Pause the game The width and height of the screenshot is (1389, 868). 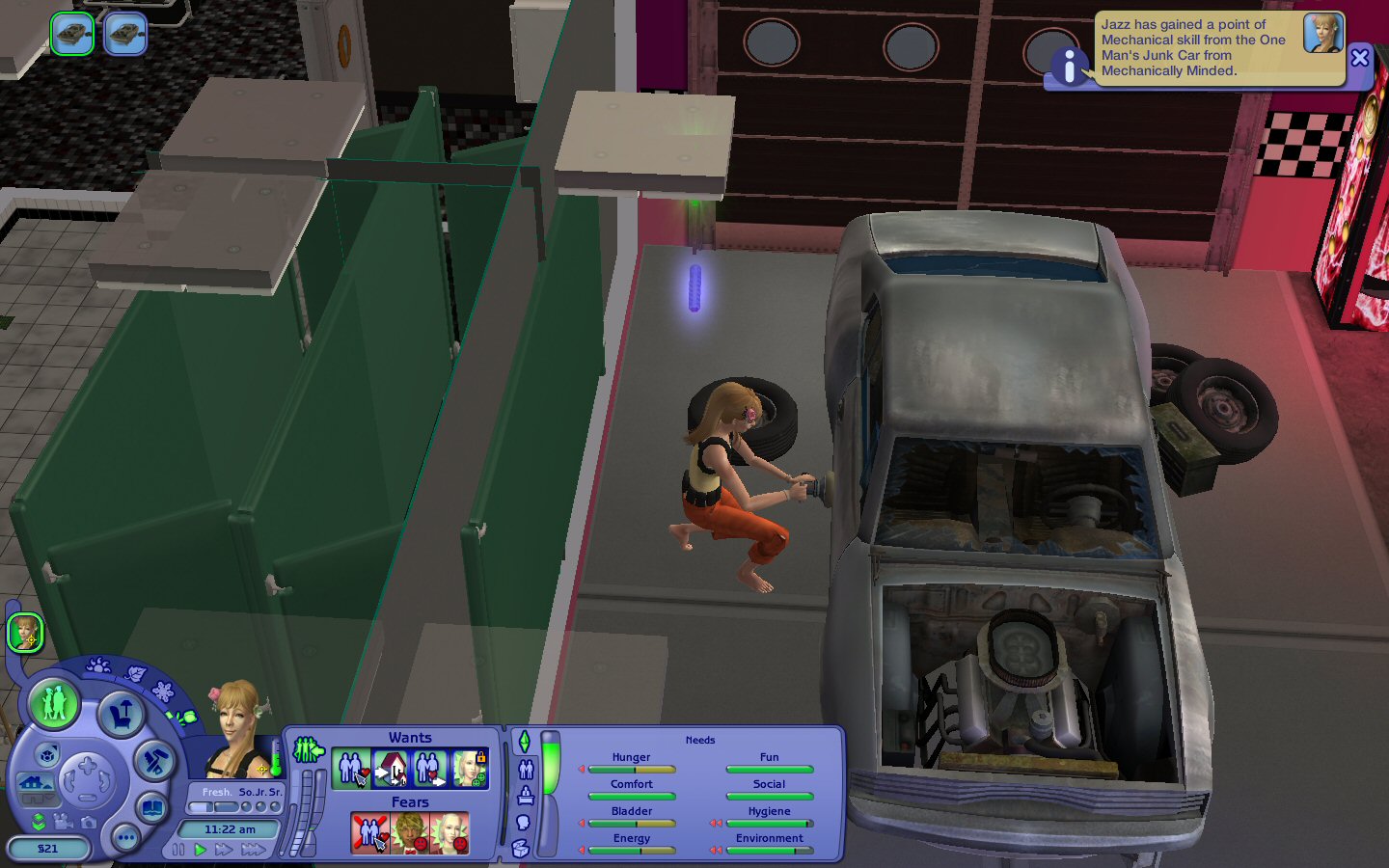178,850
